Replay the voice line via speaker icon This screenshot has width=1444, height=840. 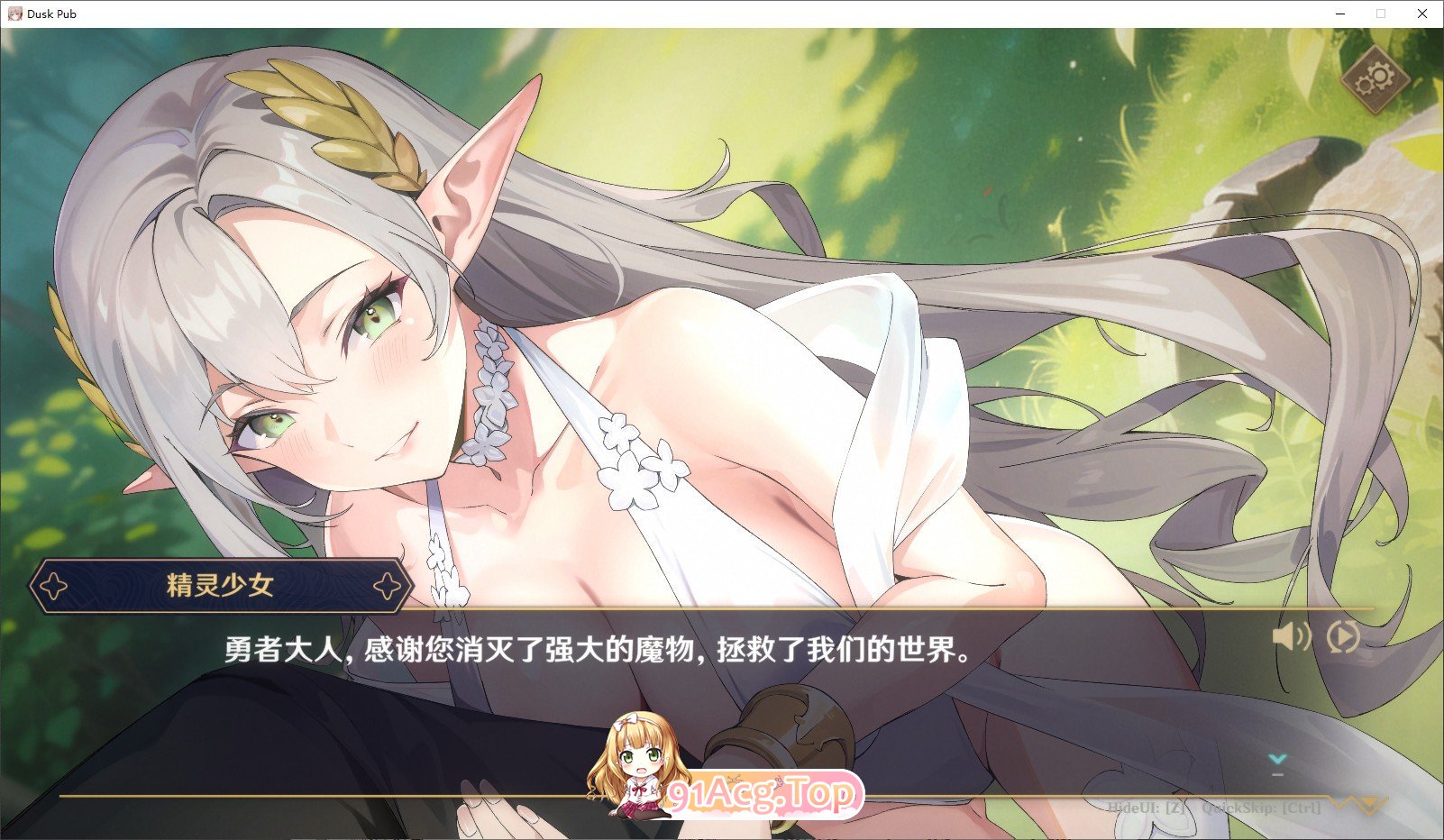click(1291, 638)
